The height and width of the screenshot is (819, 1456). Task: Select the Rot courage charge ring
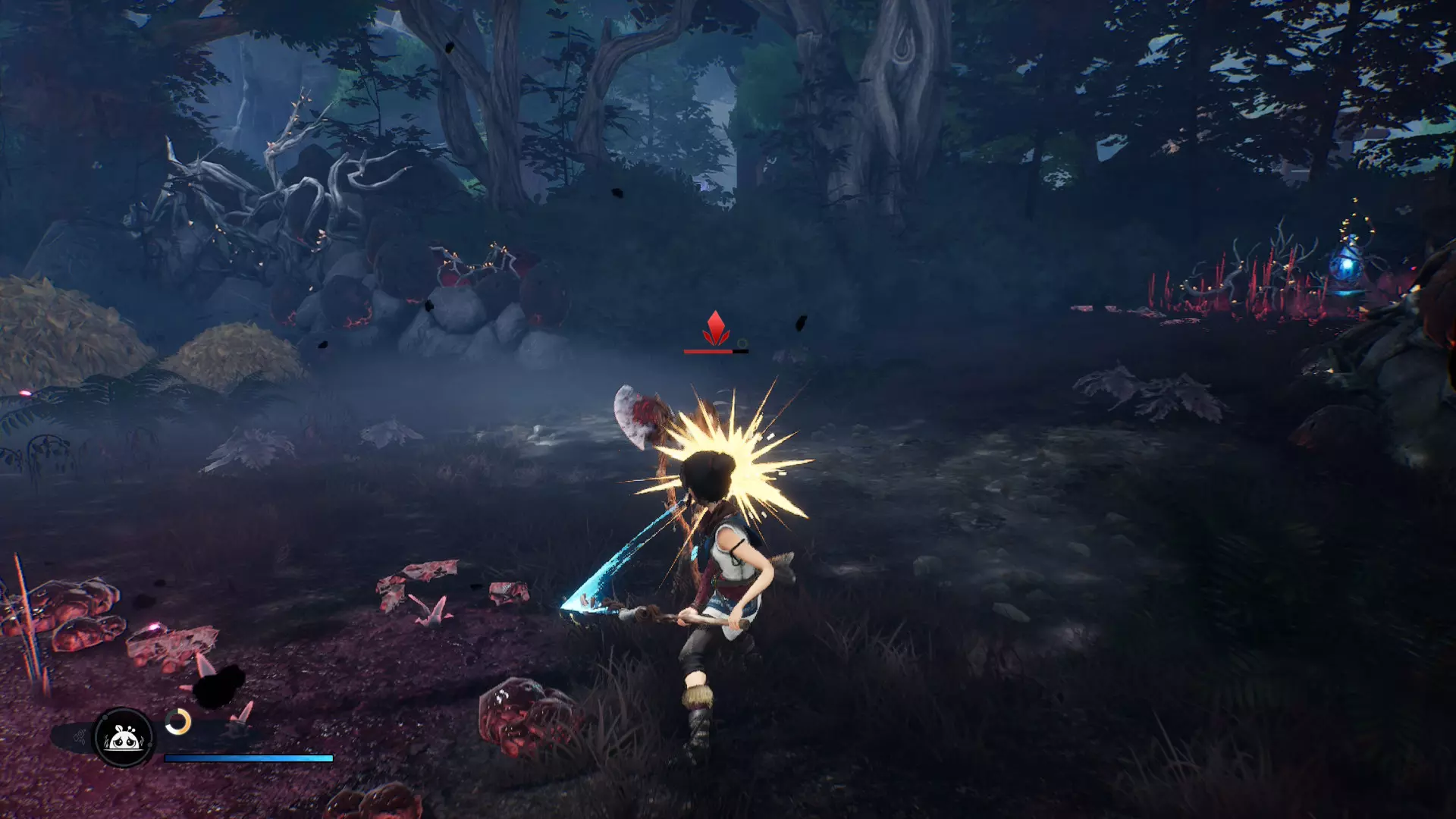178,722
